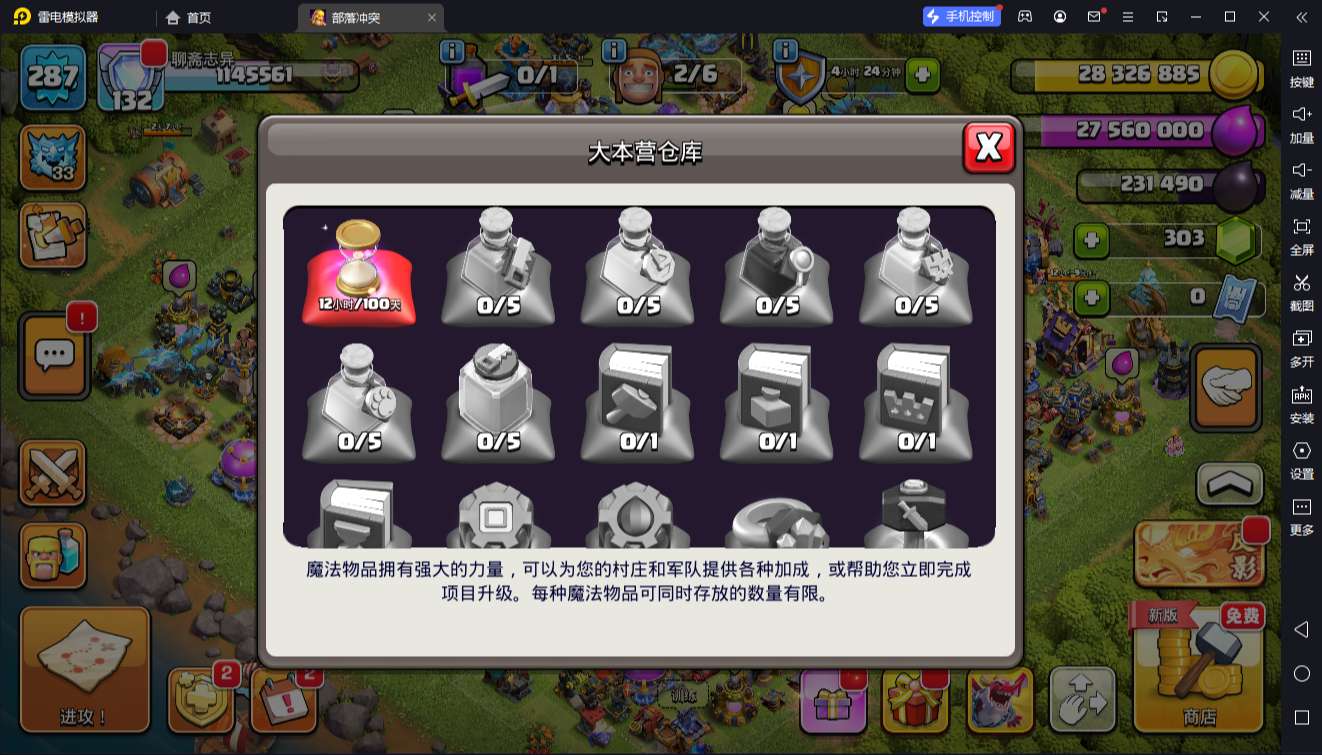
Task: Collapse the right sidebar with chevron arrow
Action: click(1300, 16)
